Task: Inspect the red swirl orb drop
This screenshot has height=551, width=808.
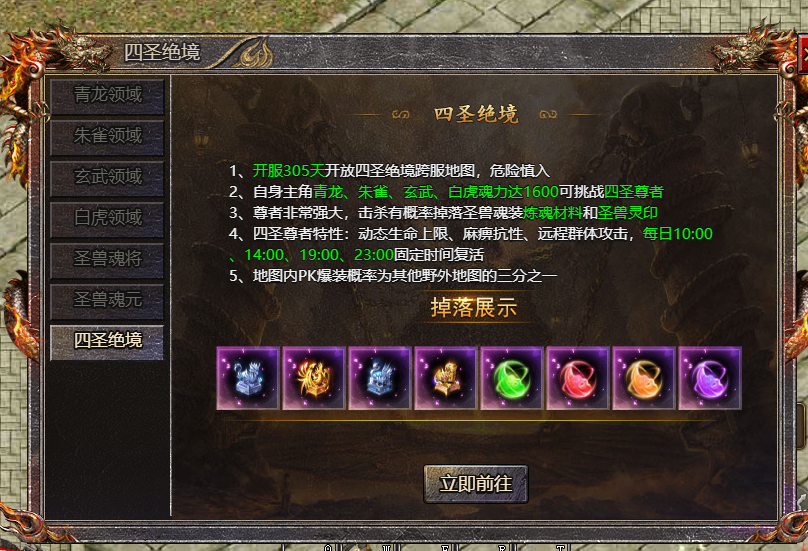Action: (x=578, y=379)
